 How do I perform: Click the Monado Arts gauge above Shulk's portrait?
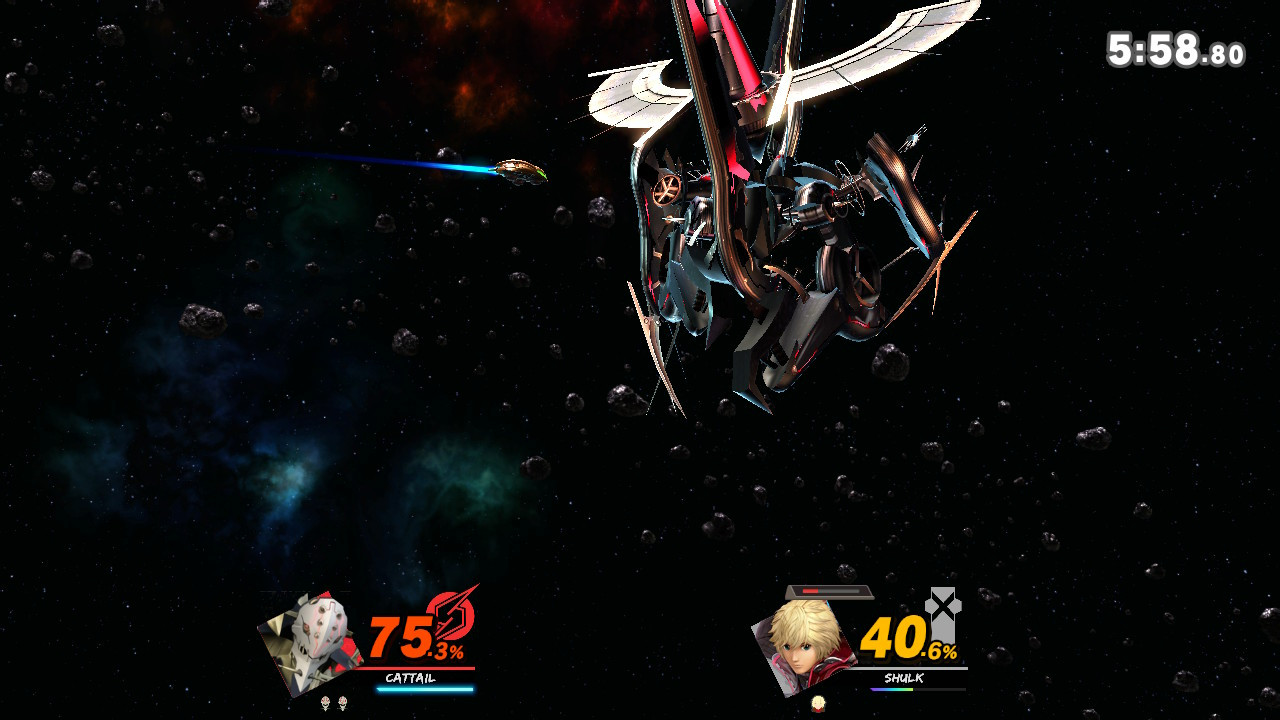pos(830,591)
